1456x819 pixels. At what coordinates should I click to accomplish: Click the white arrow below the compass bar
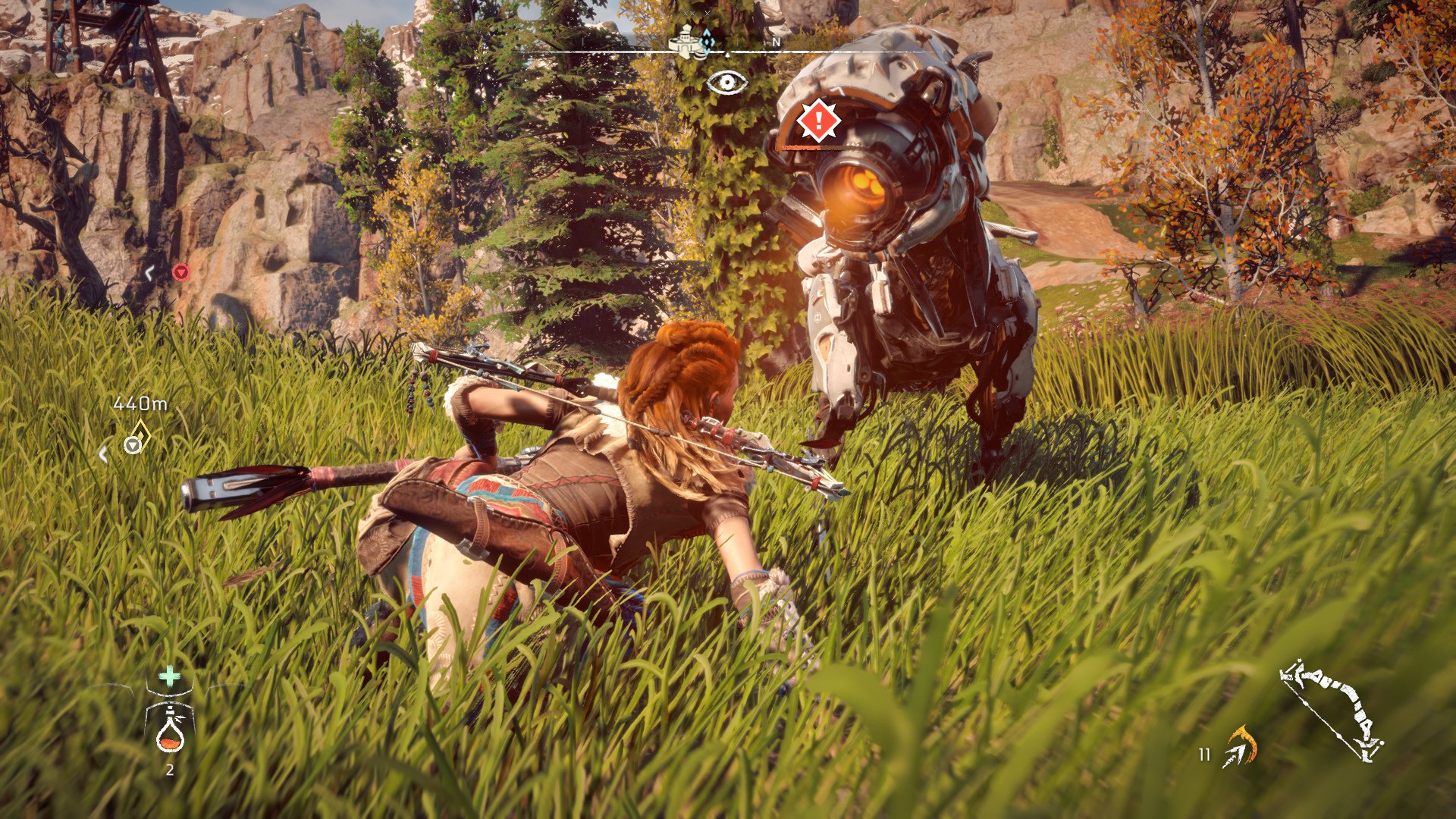(x=727, y=55)
